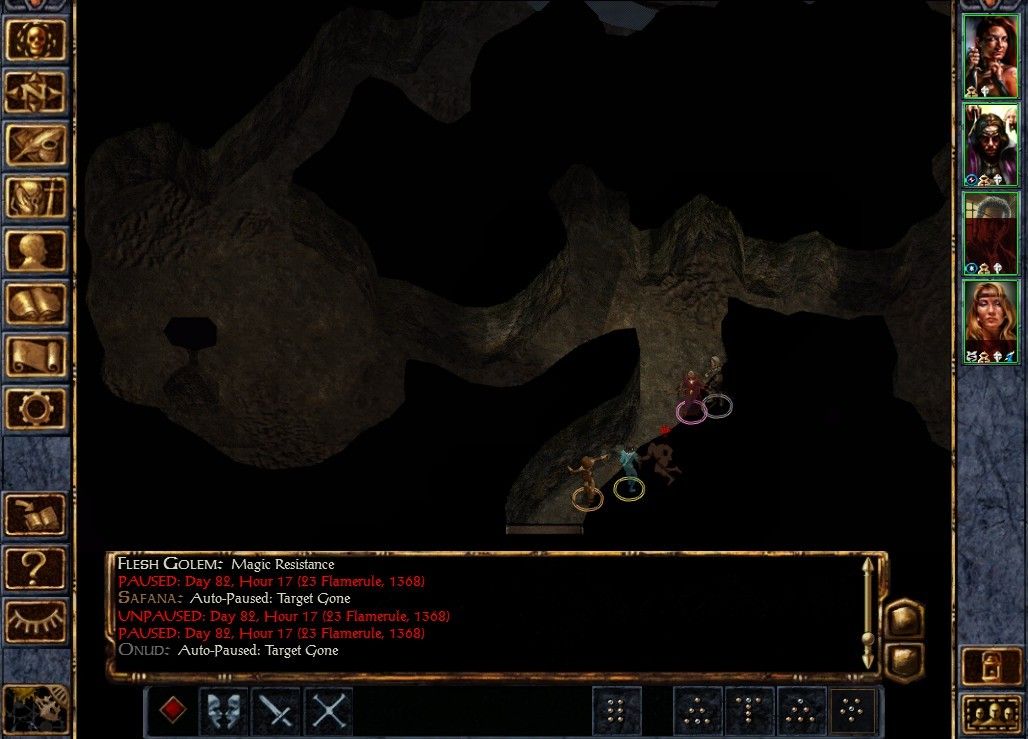The height and width of the screenshot is (739, 1028).
Task: Show the character record bust icon
Action: pyautogui.click(x=36, y=251)
